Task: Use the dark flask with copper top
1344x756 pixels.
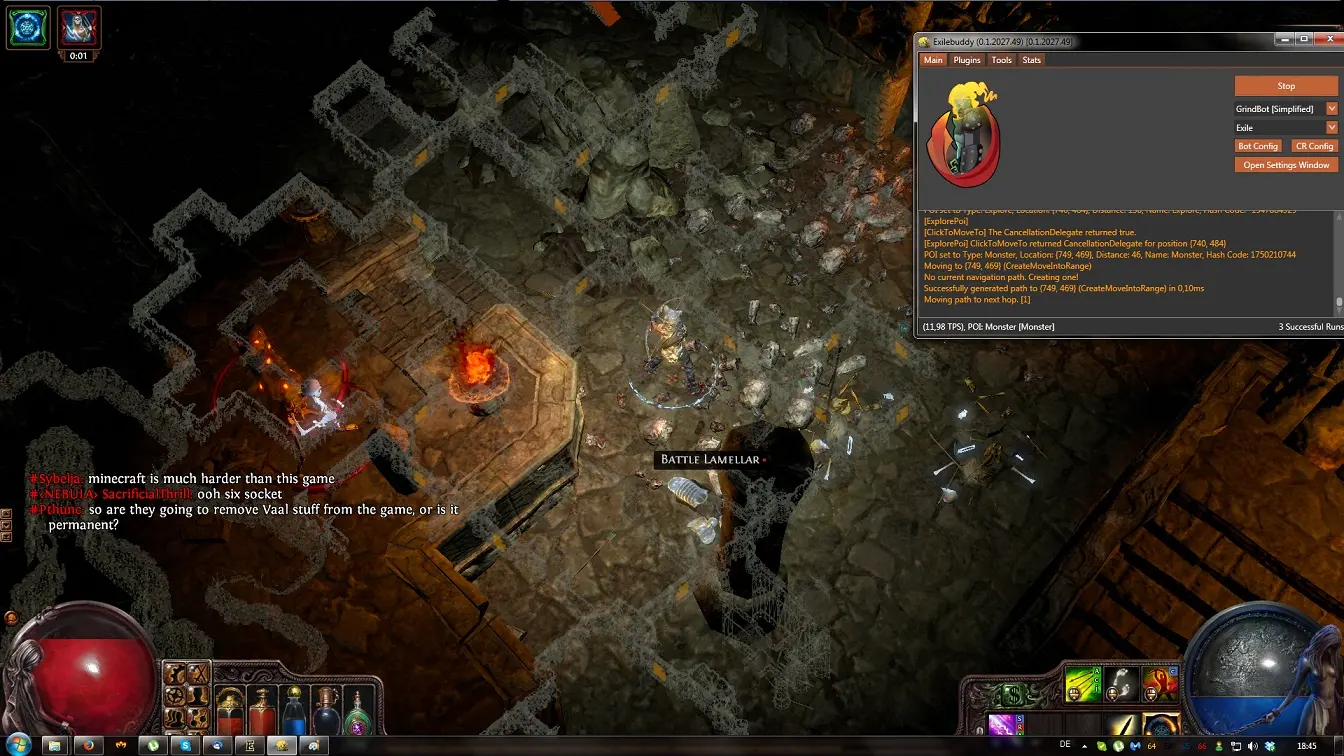Action: tap(326, 712)
